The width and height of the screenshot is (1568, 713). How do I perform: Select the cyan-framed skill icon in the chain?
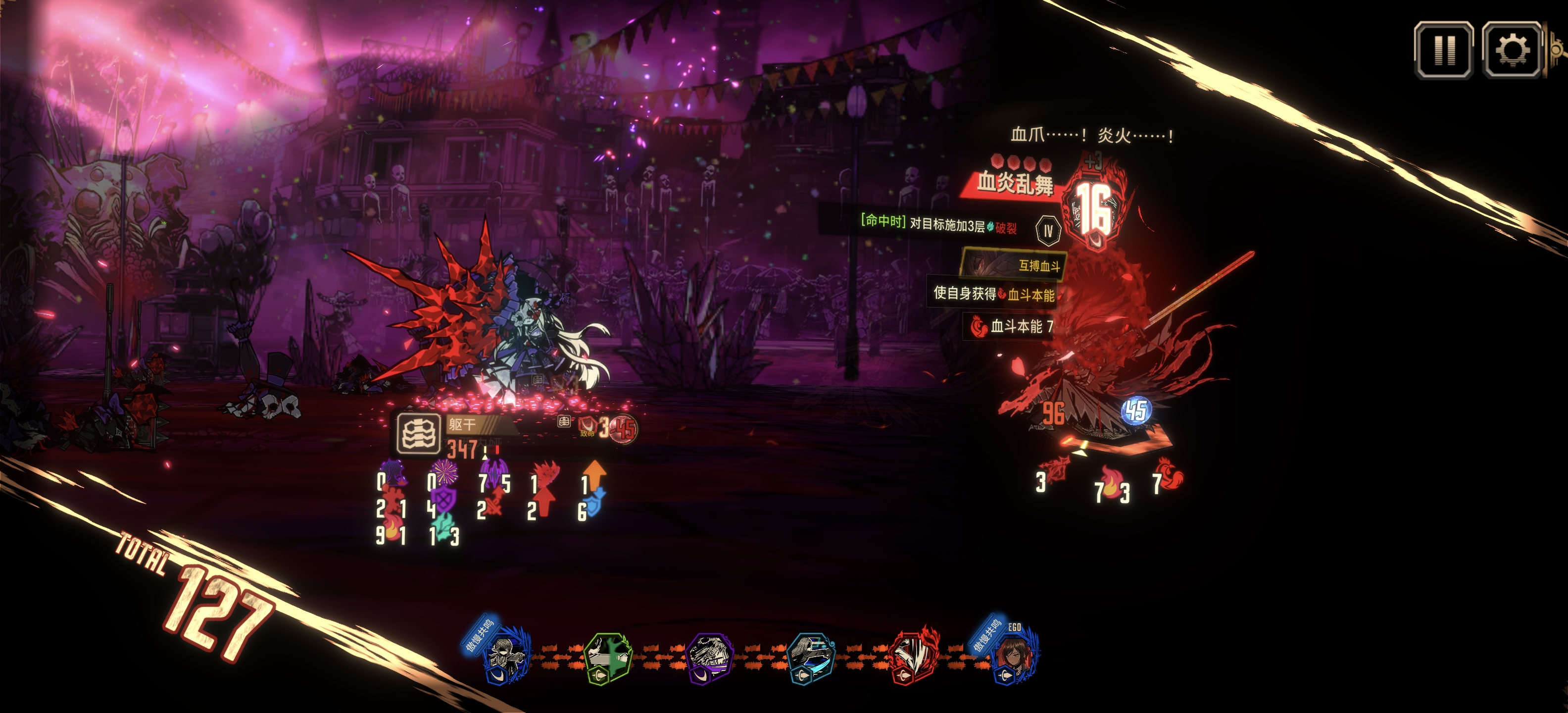pos(810,658)
